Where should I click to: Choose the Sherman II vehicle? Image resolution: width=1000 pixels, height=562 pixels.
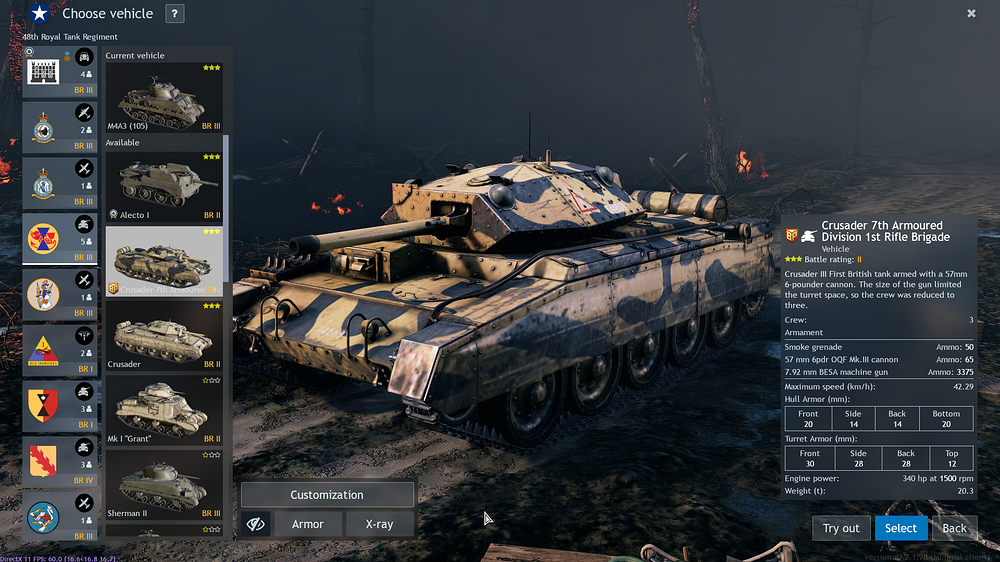point(165,484)
